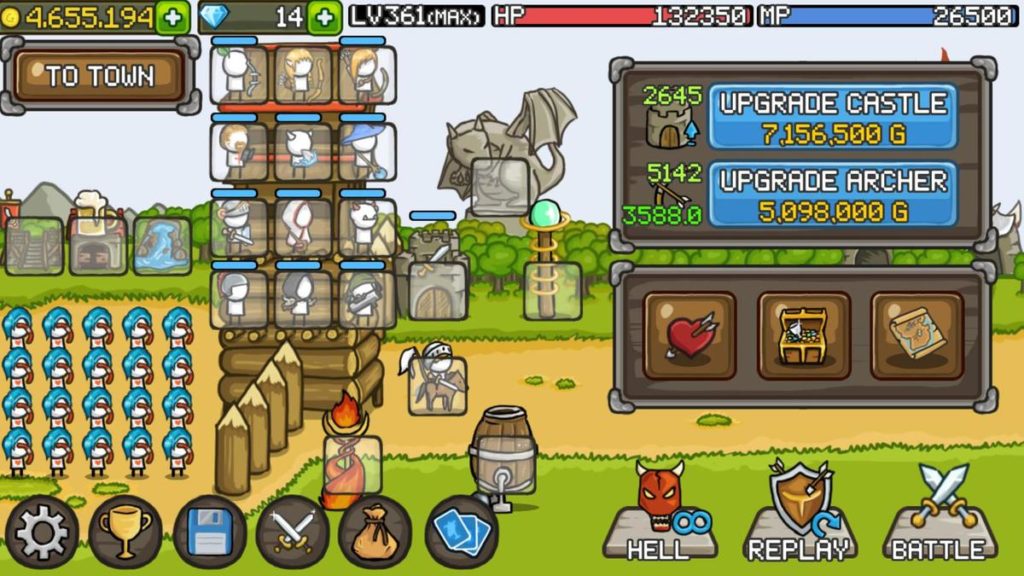Upgrade the archer for 5,098,000 G

[x=832, y=195]
